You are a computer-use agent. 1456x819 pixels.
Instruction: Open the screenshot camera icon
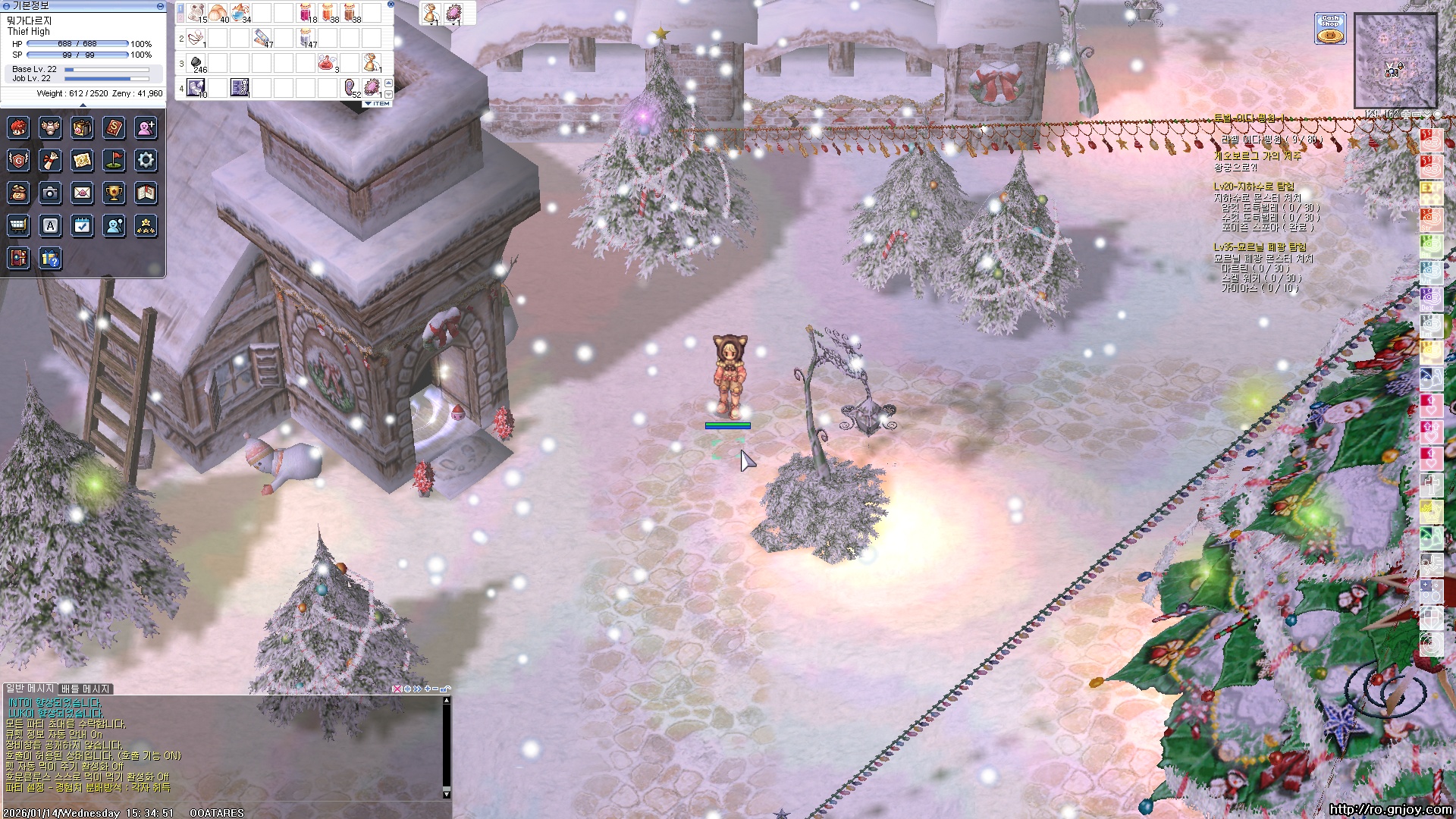pyautogui.click(x=50, y=193)
